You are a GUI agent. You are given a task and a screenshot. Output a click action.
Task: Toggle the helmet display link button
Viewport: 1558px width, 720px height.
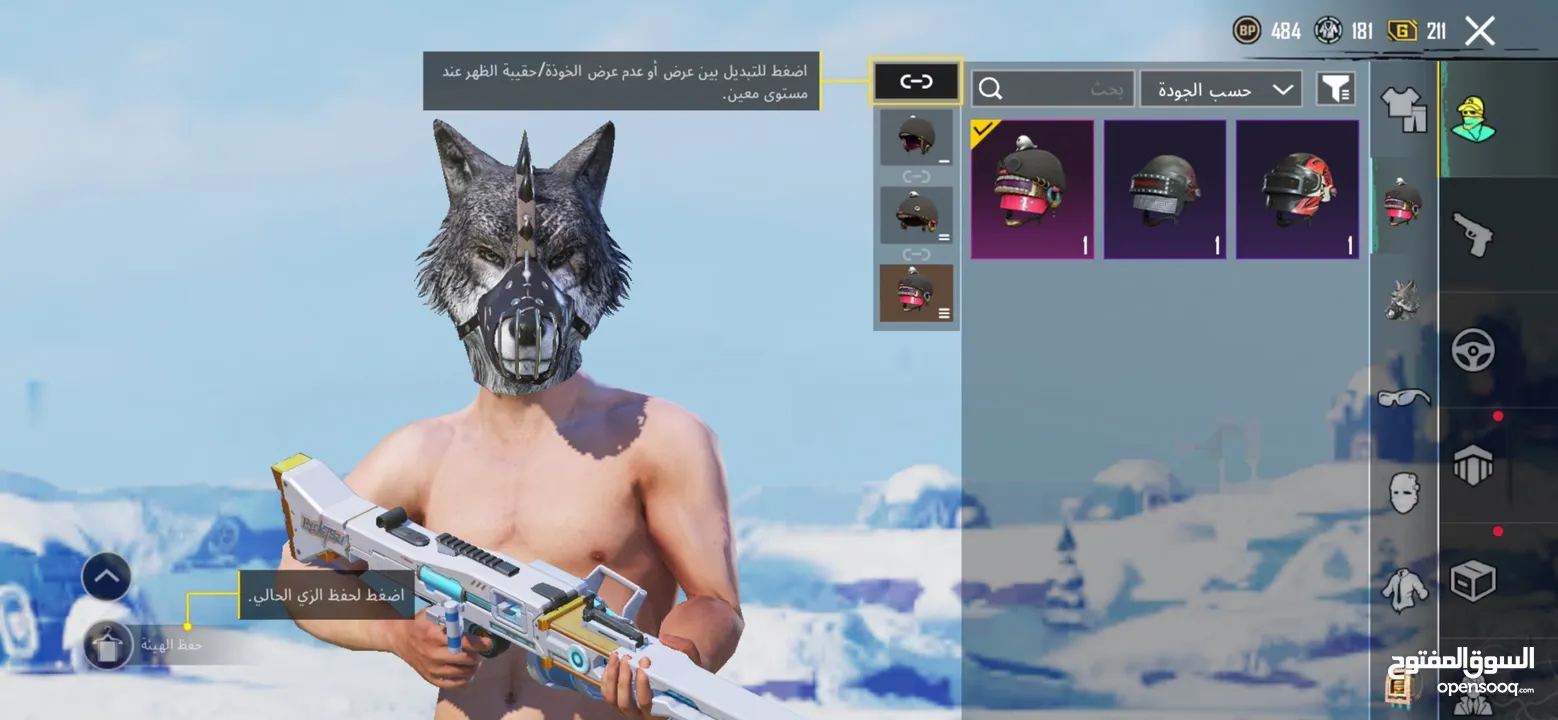click(x=916, y=82)
